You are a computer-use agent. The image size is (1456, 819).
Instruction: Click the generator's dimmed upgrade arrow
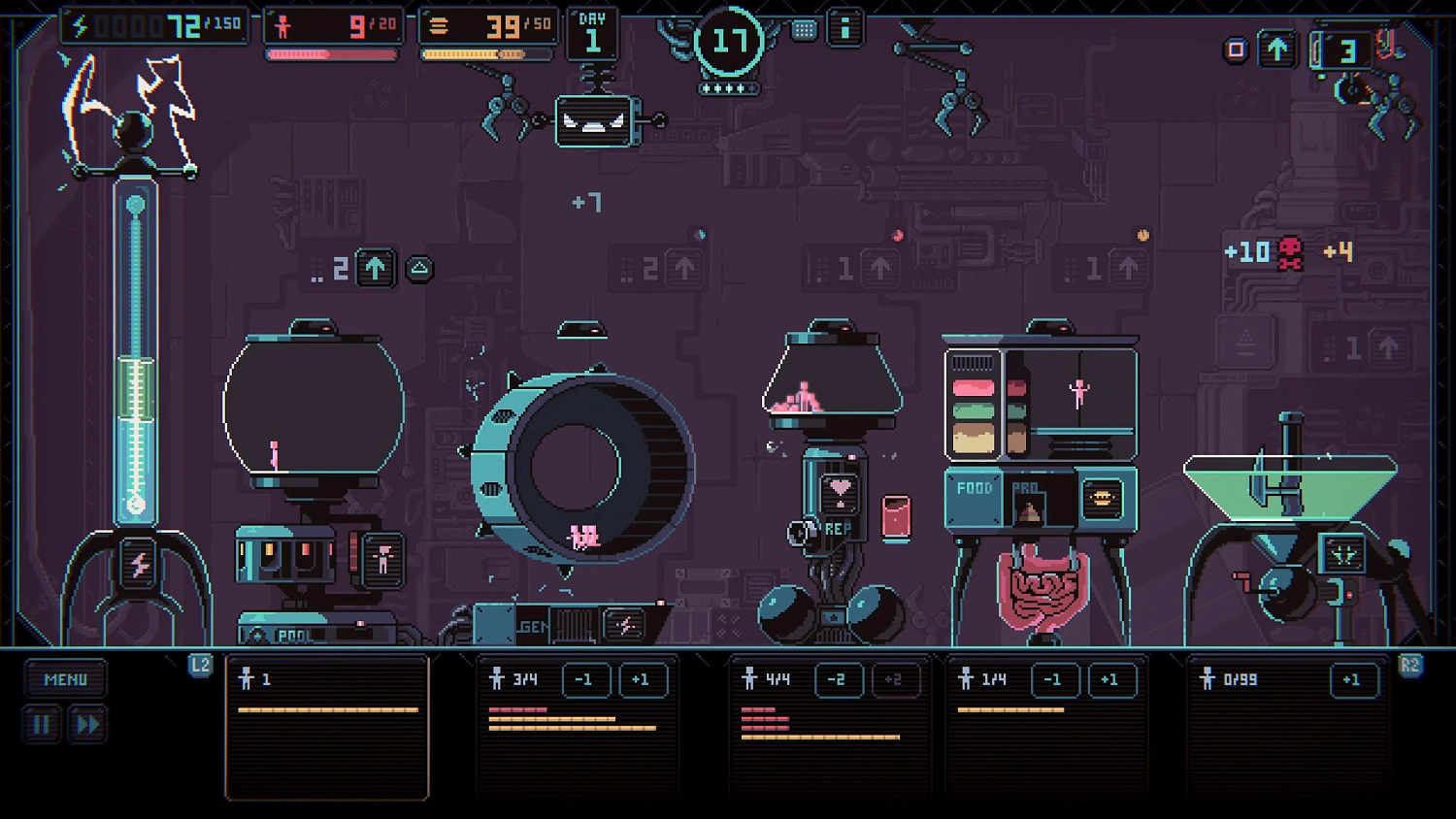click(x=684, y=268)
